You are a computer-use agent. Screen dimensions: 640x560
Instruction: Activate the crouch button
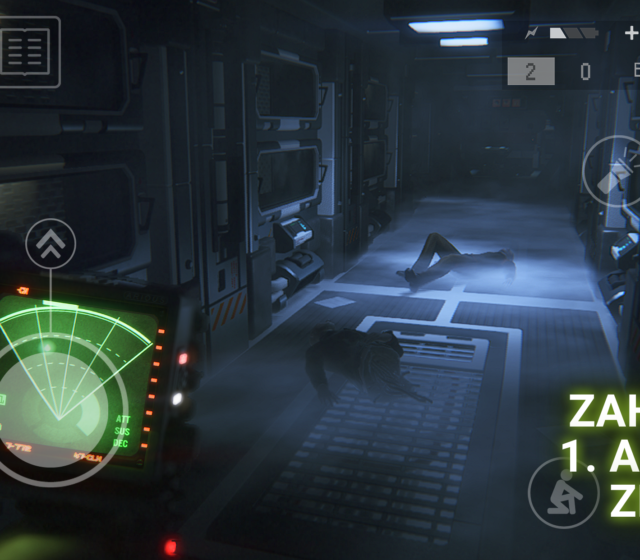pos(564,492)
